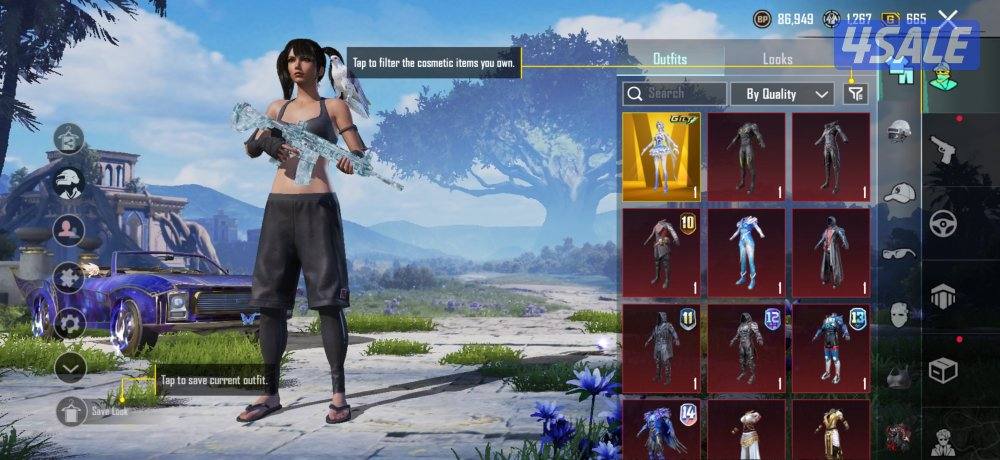Choose the outfit with the 10 badge
The height and width of the screenshot is (460, 1000).
click(661, 252)
